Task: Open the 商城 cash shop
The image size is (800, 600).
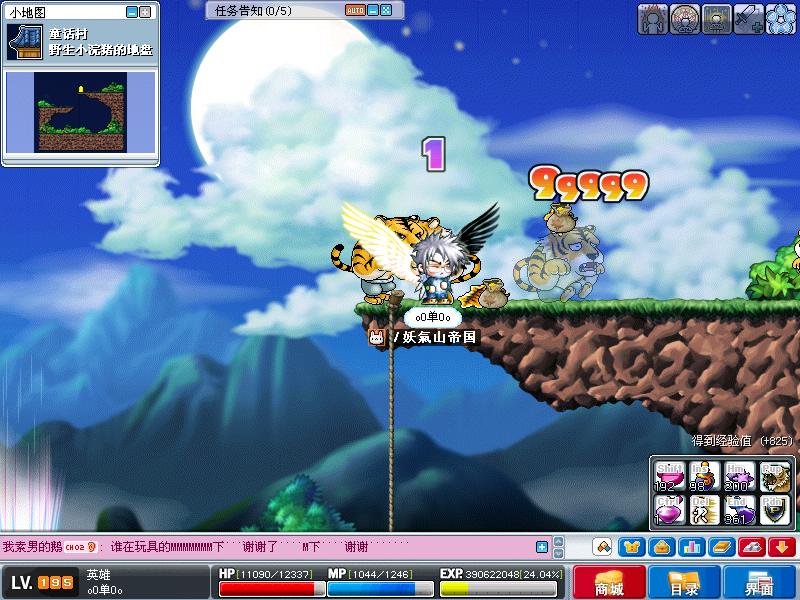Action: (608, 584)
